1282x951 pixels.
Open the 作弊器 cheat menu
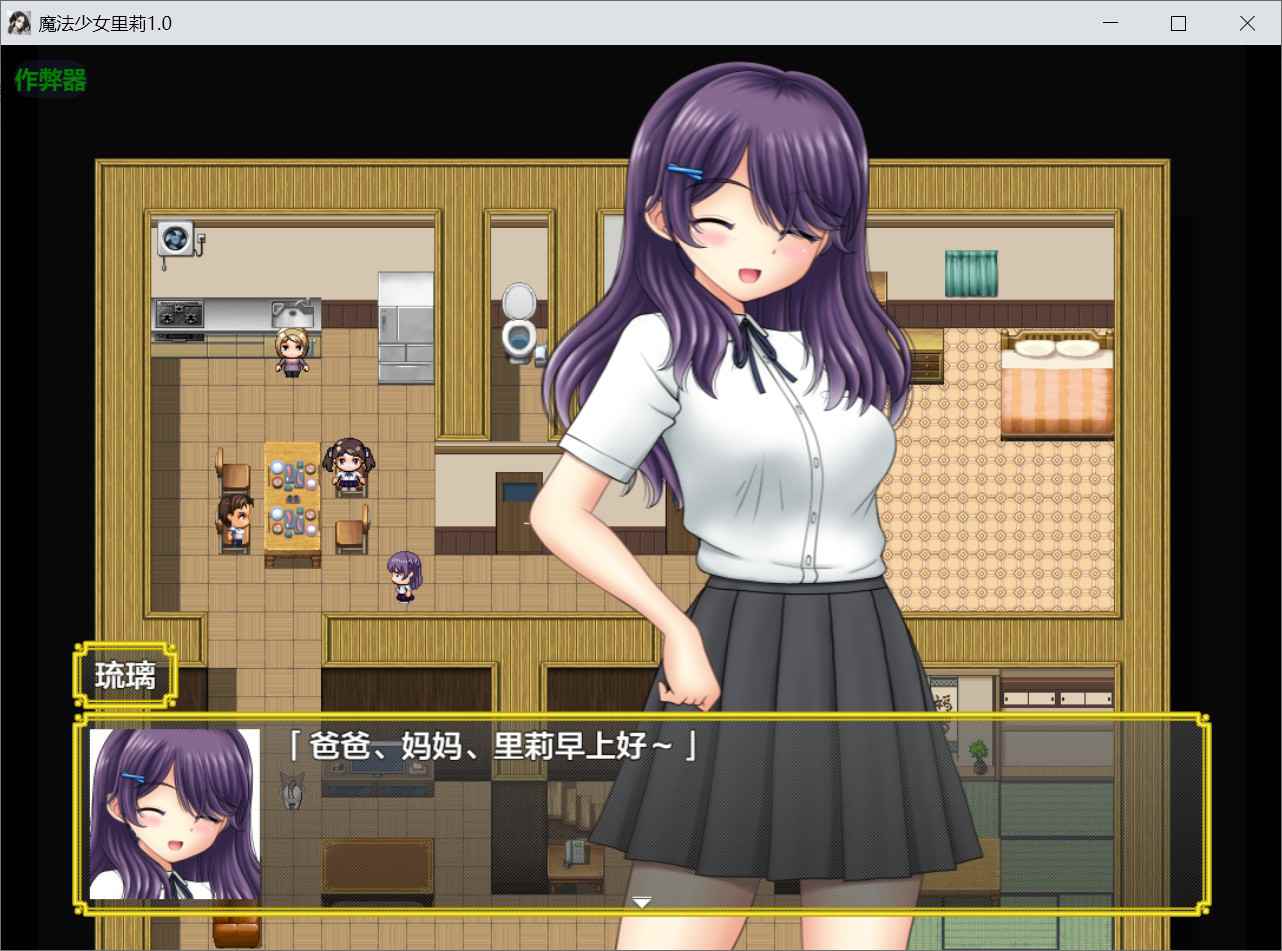click(x=51, y=80)
